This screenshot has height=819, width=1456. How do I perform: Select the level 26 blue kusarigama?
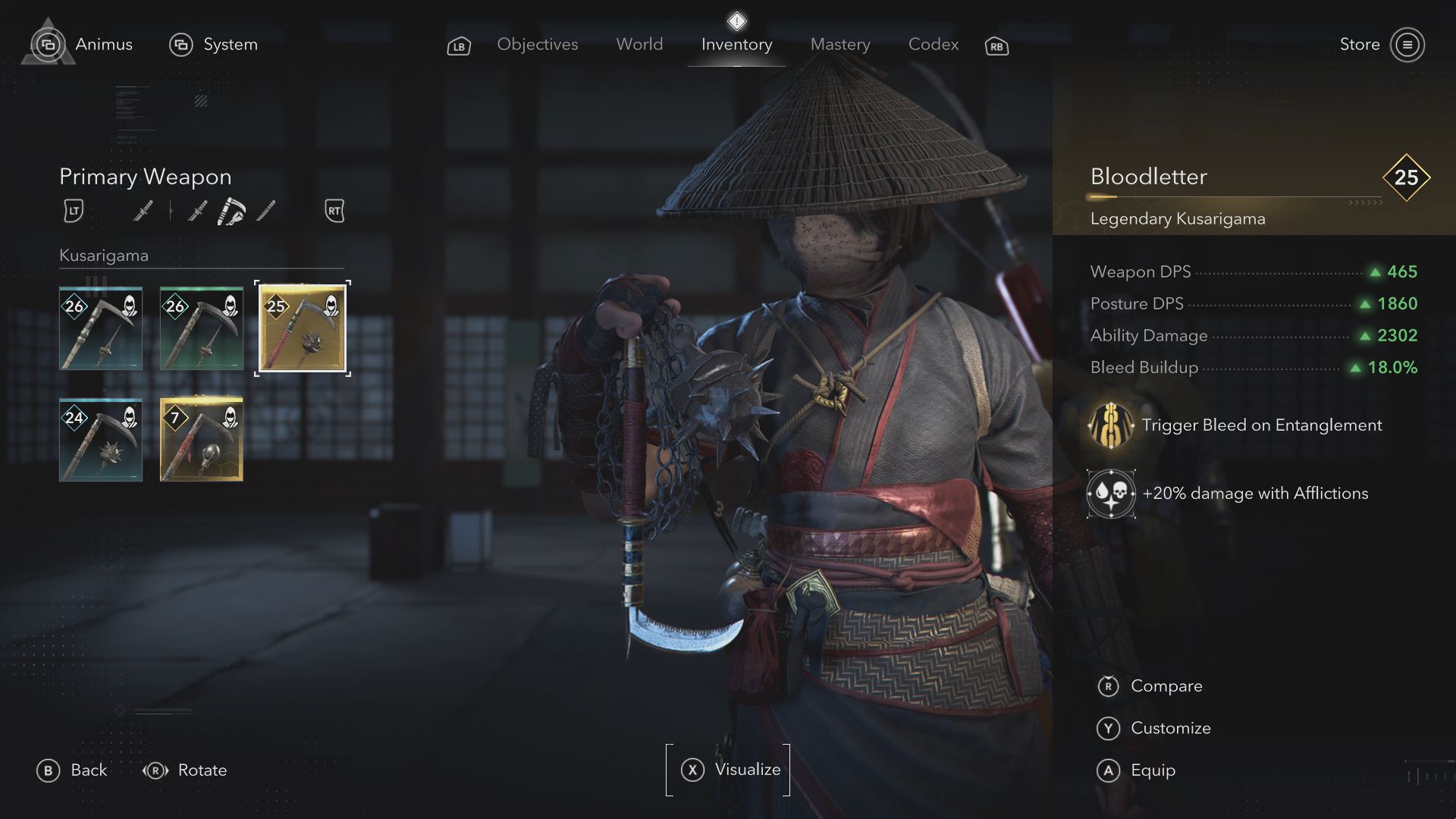(x=101, y=328)
